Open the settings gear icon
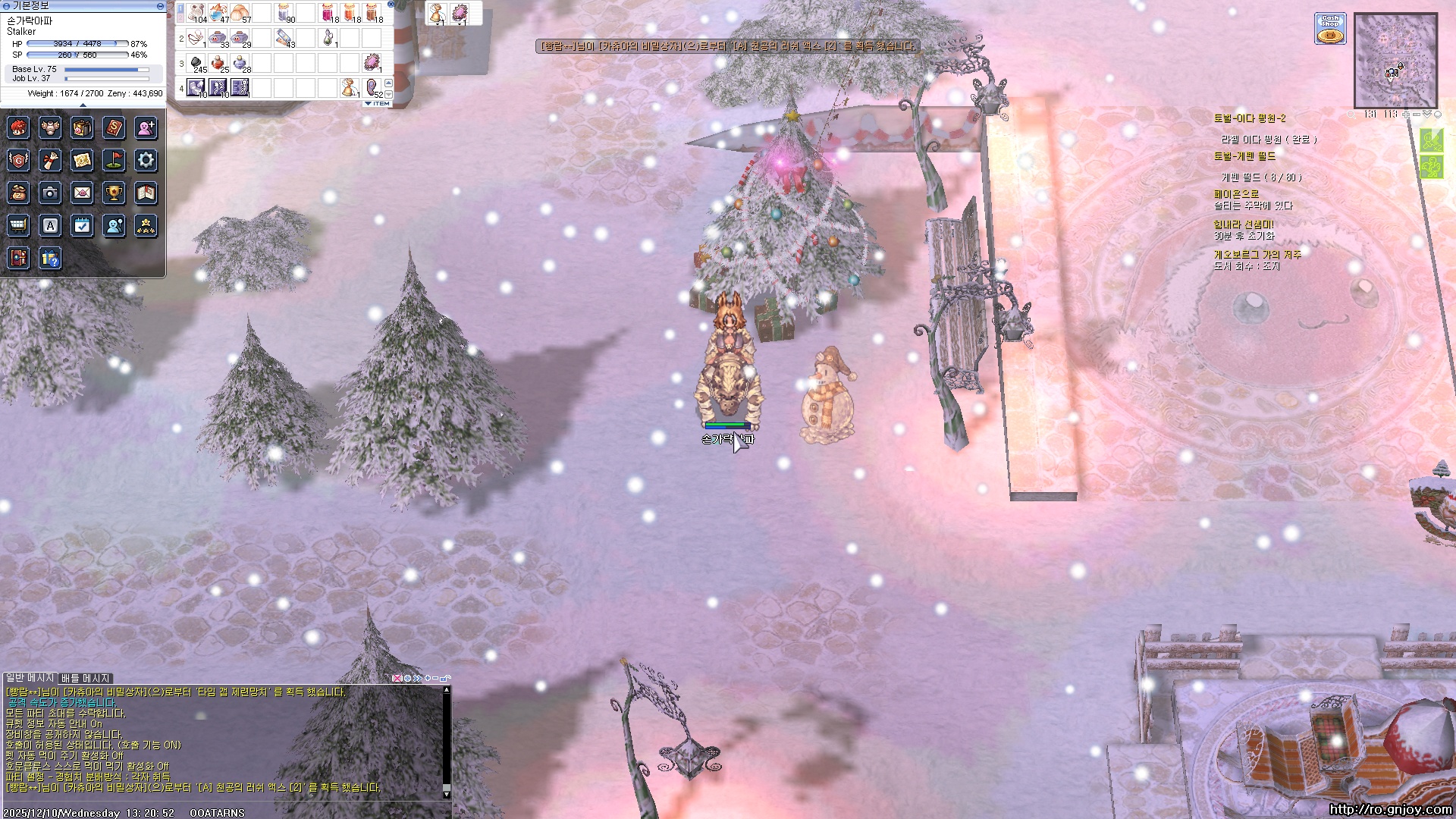1456x819 pixels. [146, 160]
